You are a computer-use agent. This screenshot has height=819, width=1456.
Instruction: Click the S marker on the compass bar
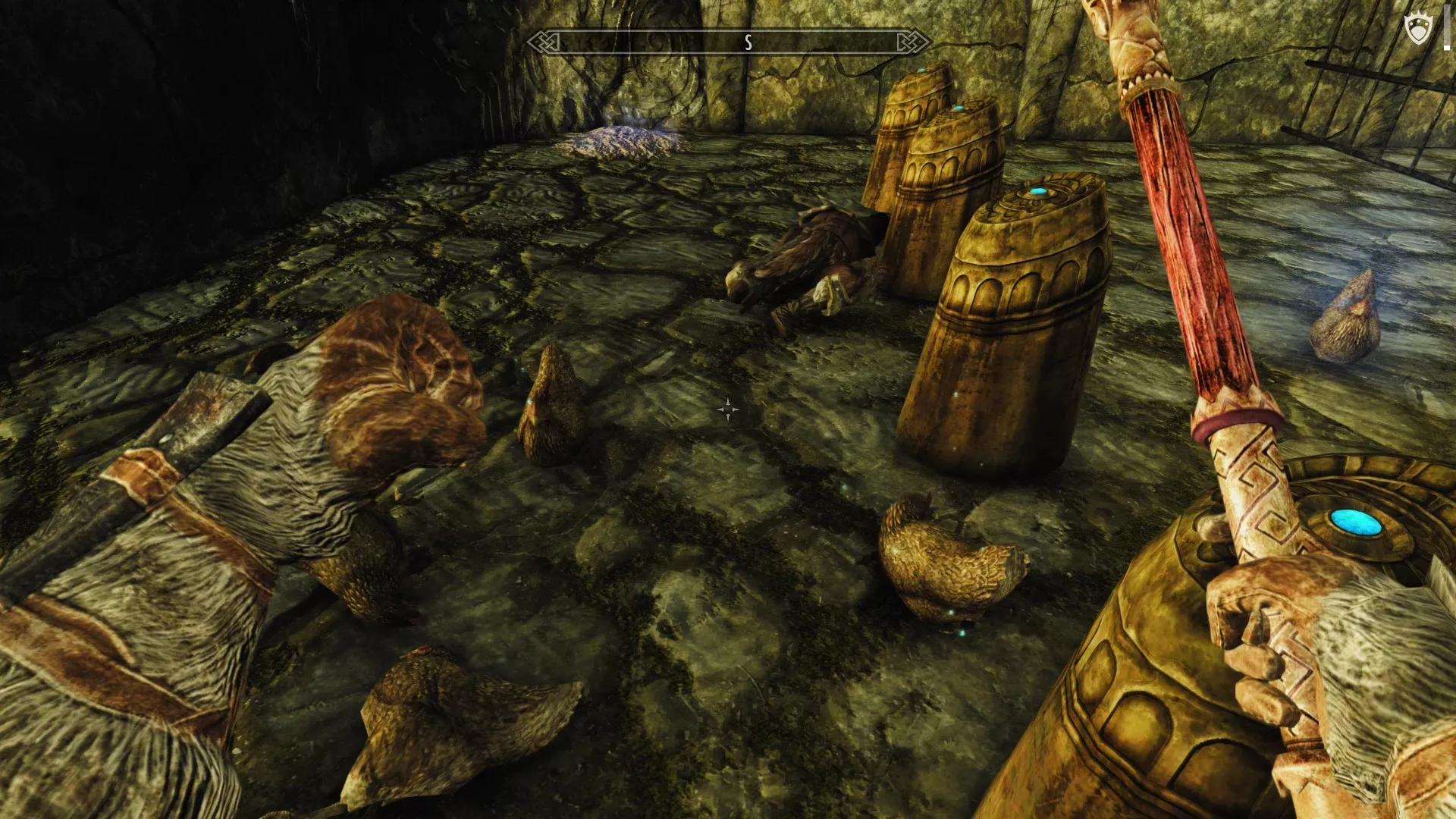748,43
